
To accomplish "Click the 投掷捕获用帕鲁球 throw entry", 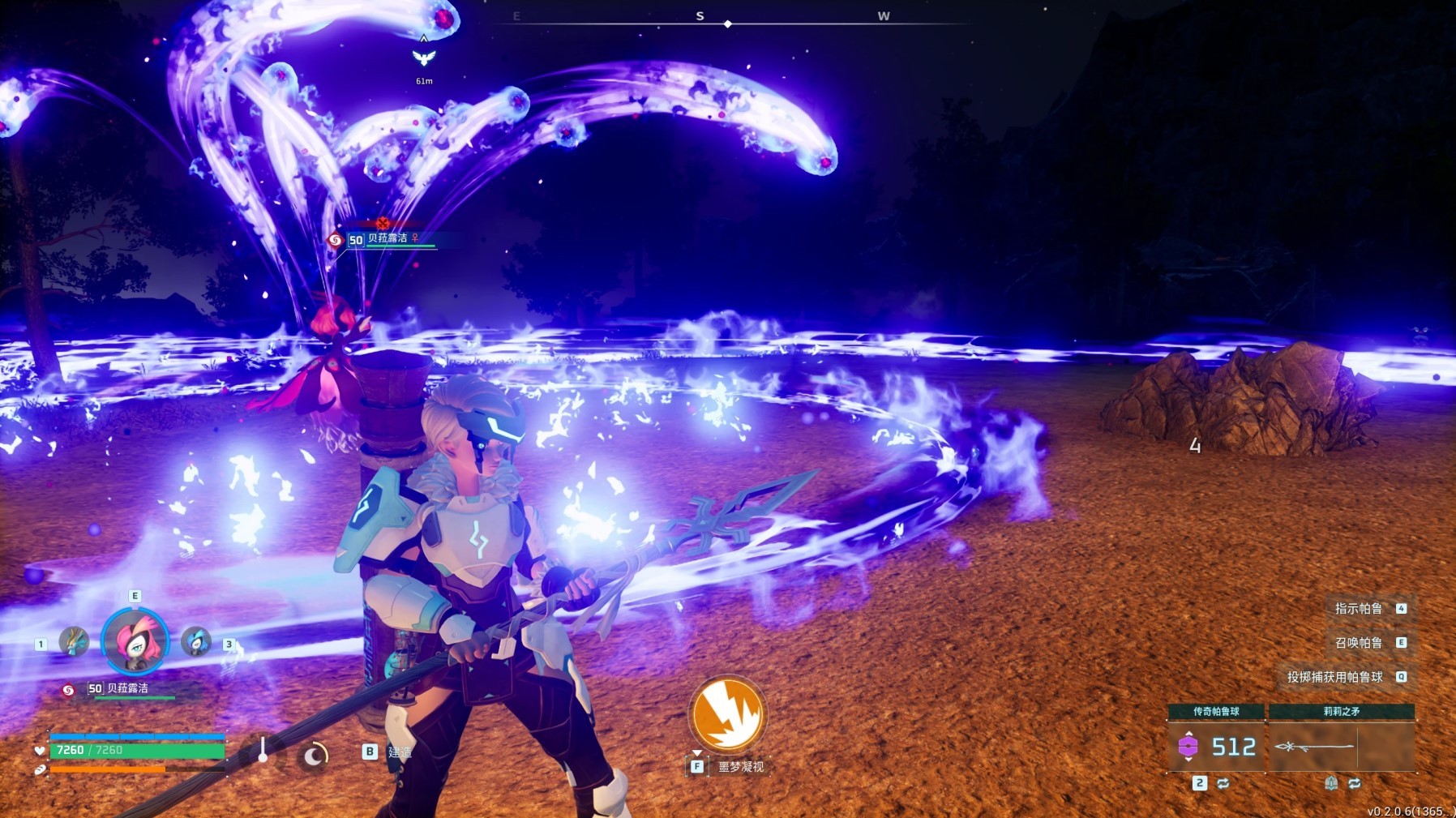I will [x=1335, y=677].
